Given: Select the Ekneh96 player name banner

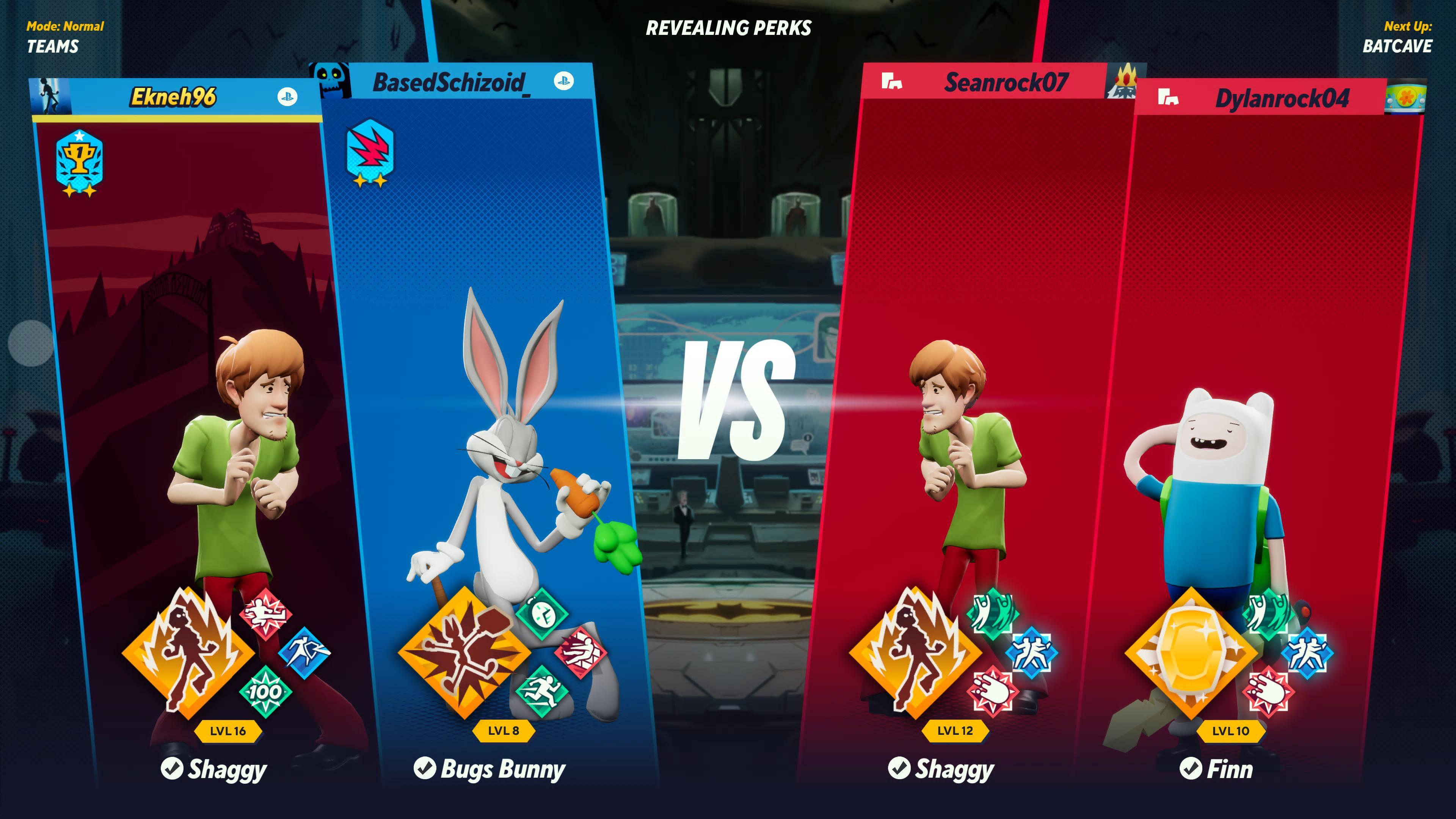Looking at the screenshot, I should point(173,97).
